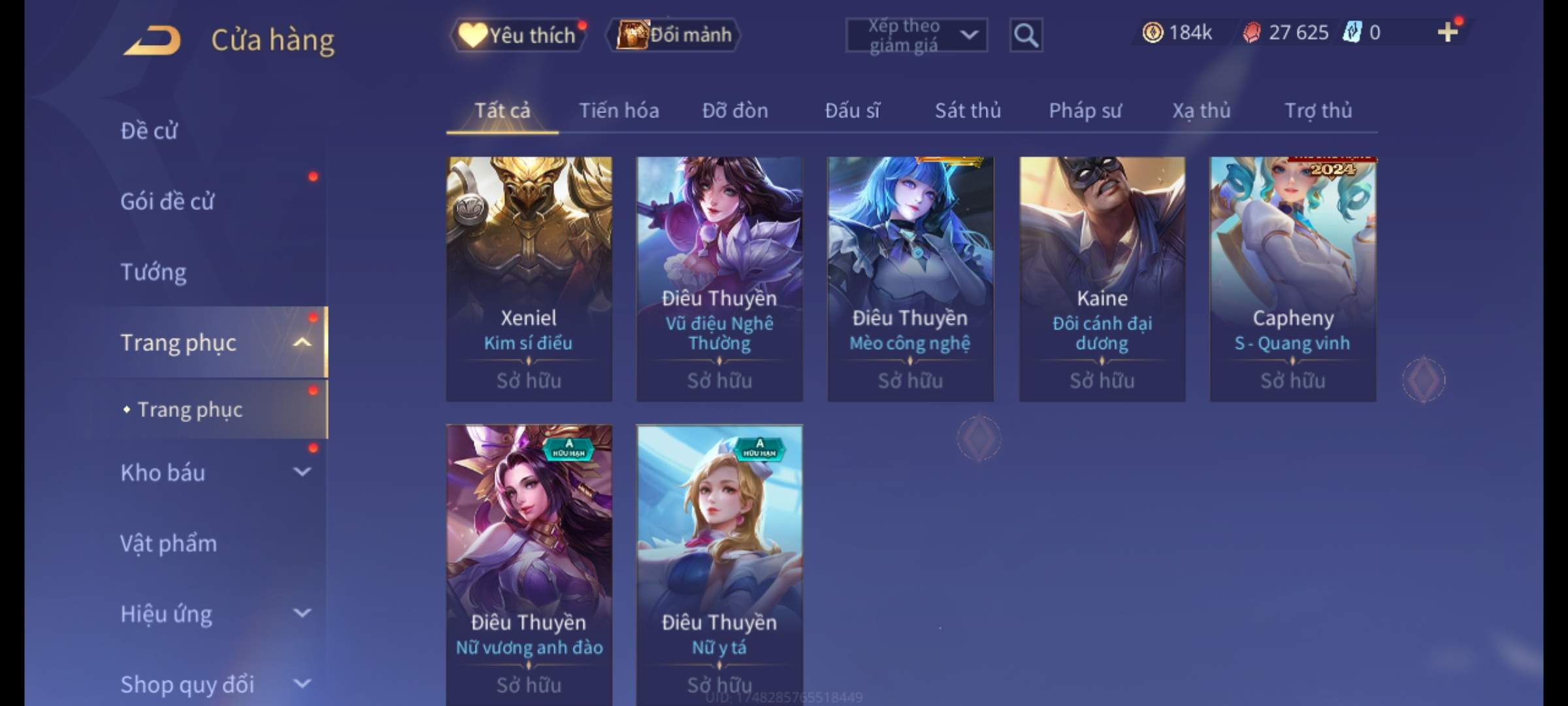Add currency with the plus button
This screenshot has width=1568, height=706.
(1448, 32)
